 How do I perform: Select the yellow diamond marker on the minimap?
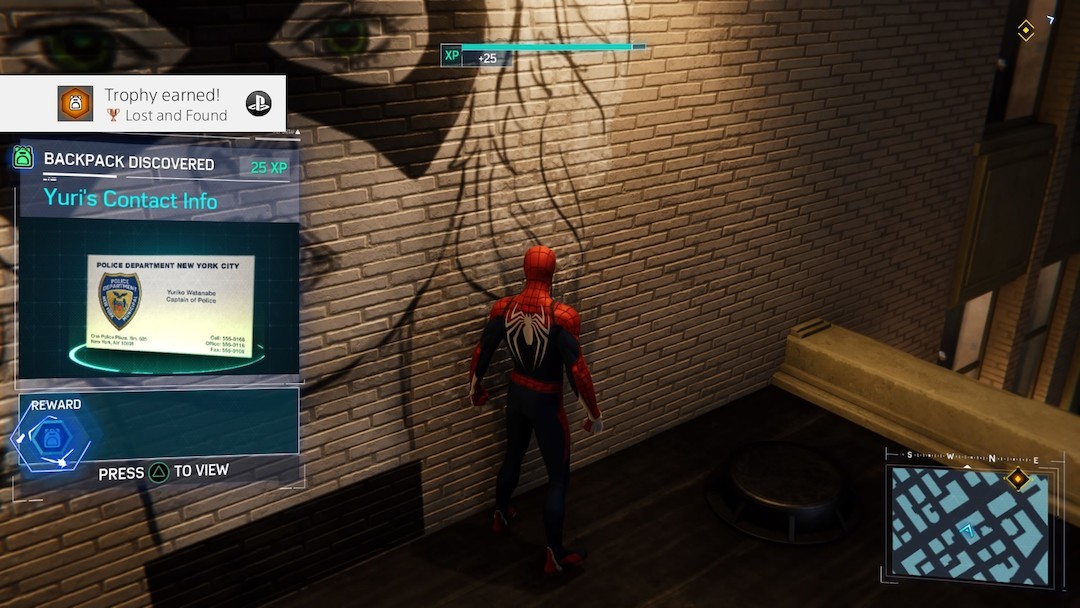click(x=1017, y=479)
